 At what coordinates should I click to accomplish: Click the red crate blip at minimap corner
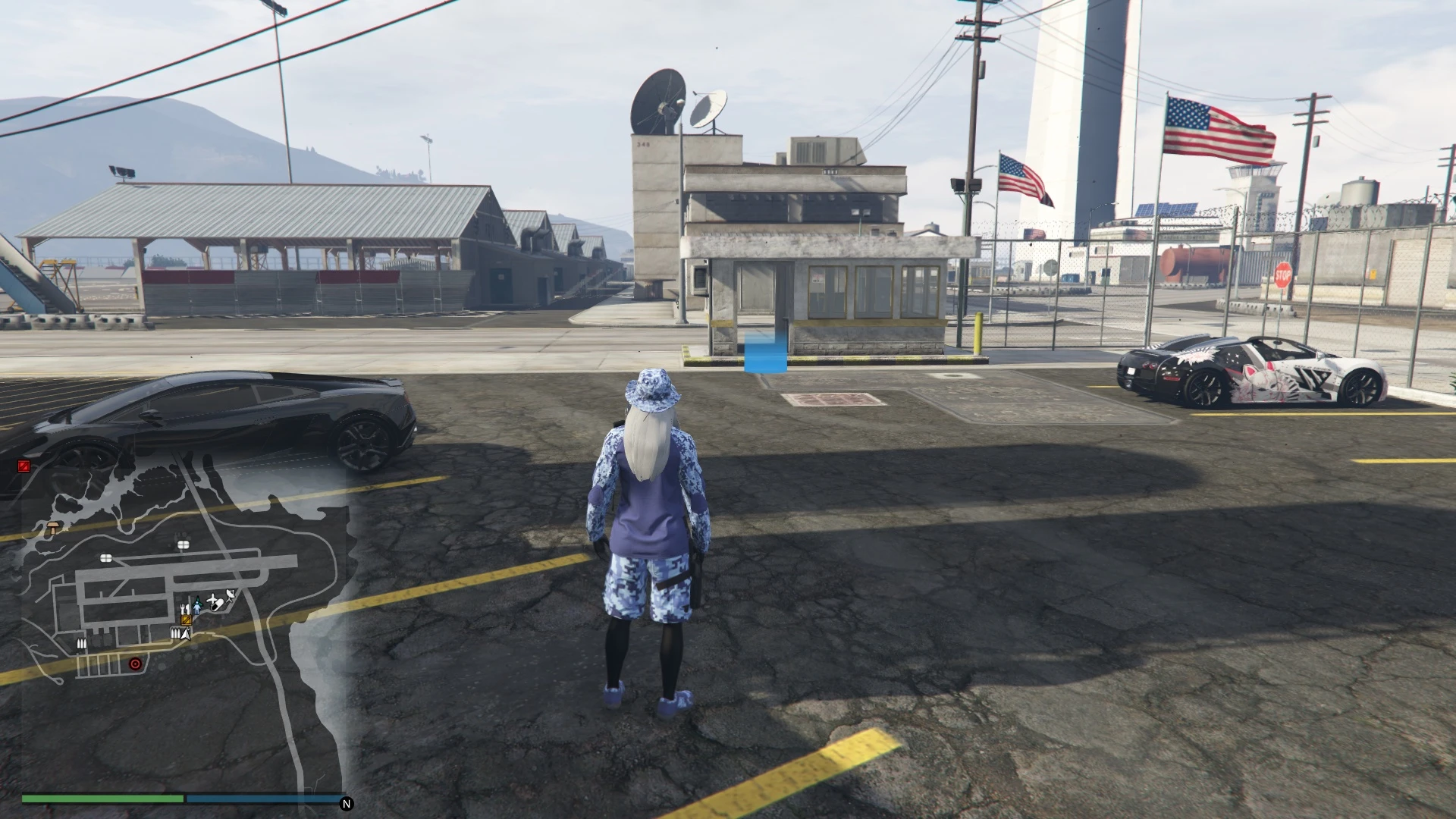[x=24, y=466]
